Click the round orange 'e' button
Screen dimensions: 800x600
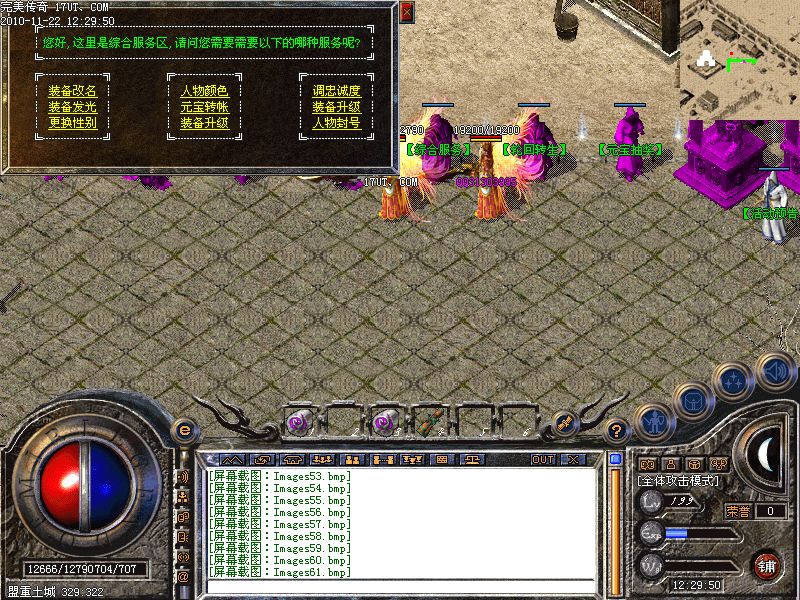coord(184,430)
